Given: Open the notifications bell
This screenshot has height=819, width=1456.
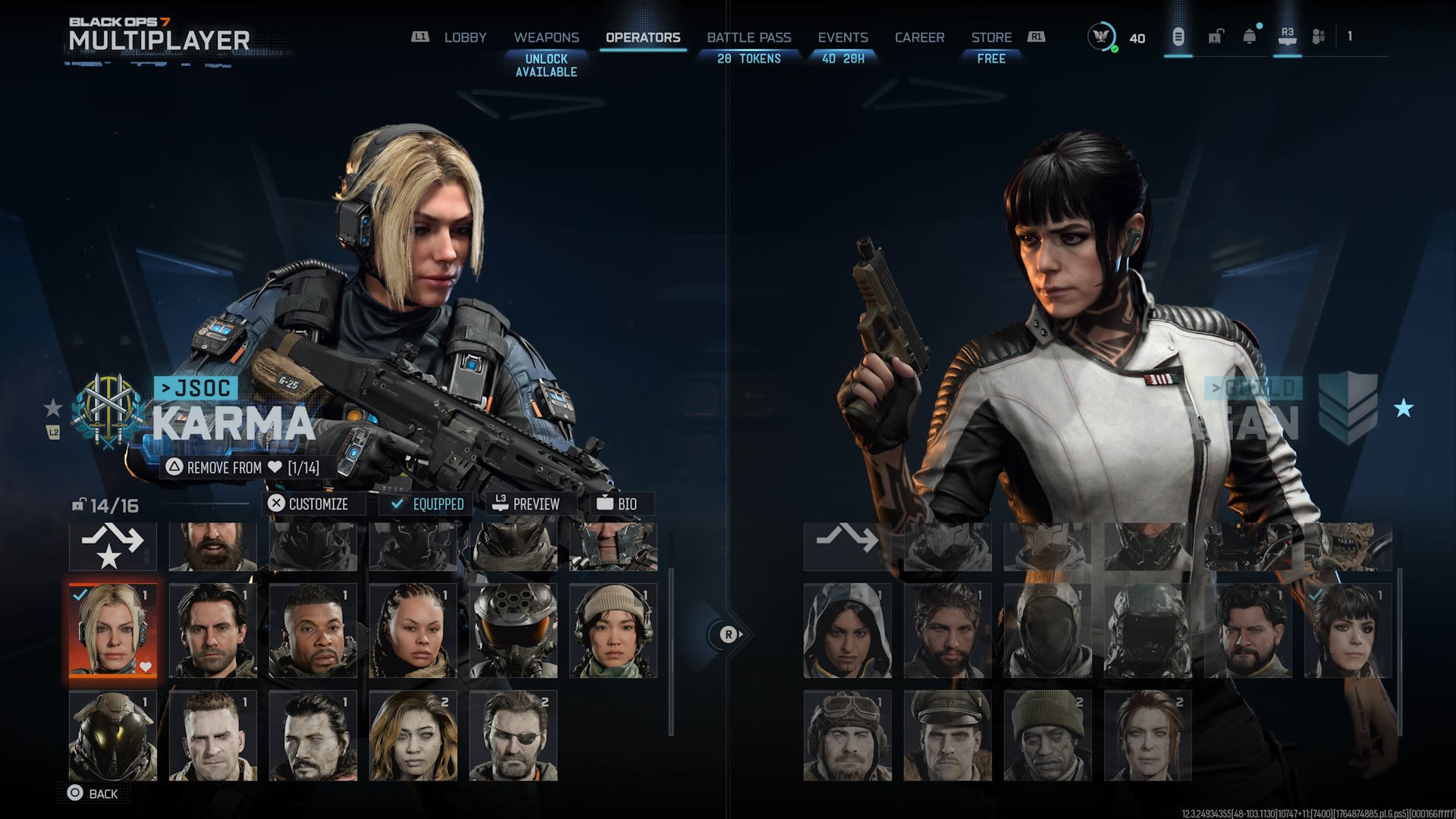Looking at the screenshot, I should coord(1249,36).
